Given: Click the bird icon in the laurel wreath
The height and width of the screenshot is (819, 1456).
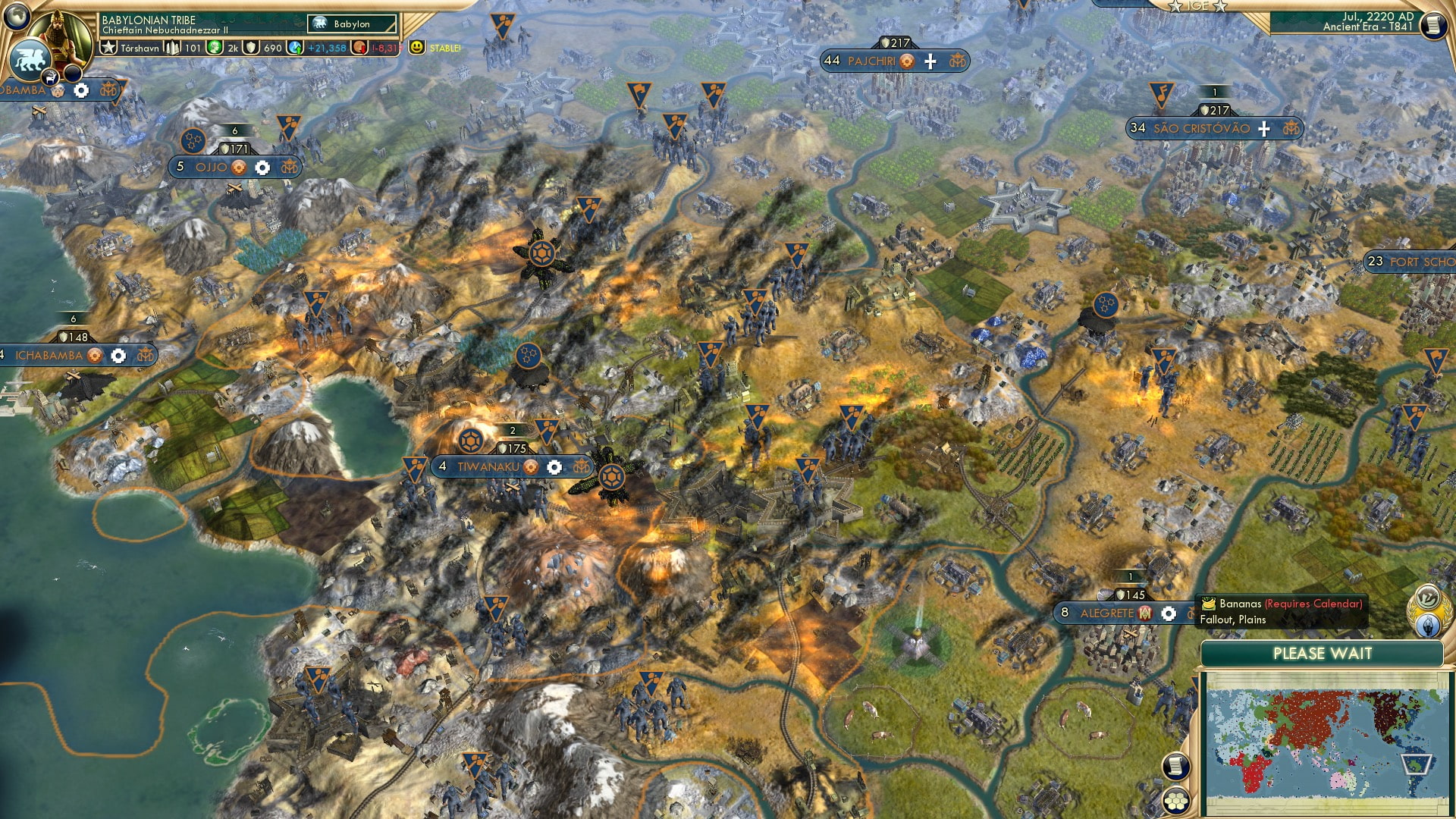Looking at the screenshot, I should [x=1428, y=595].
